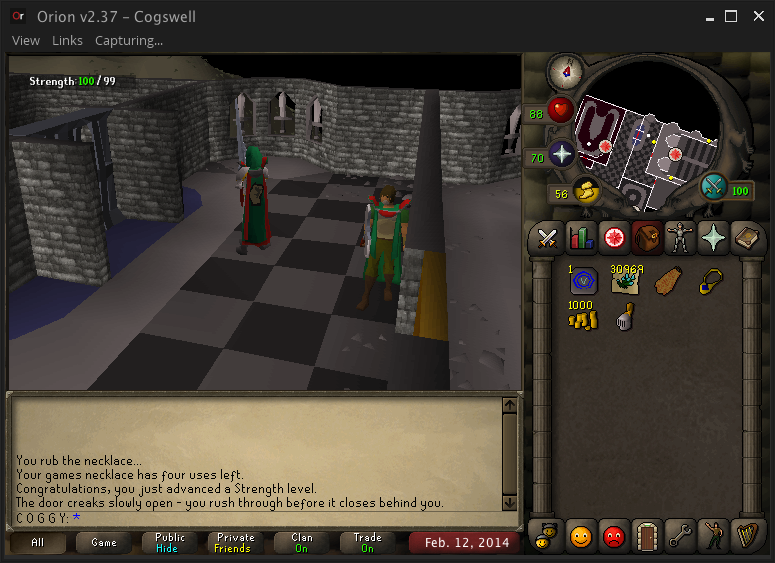The width and height of the screenshot is (775, 563).
Task: Toggle the run energy boot orb
Action: tap(586, 192)
